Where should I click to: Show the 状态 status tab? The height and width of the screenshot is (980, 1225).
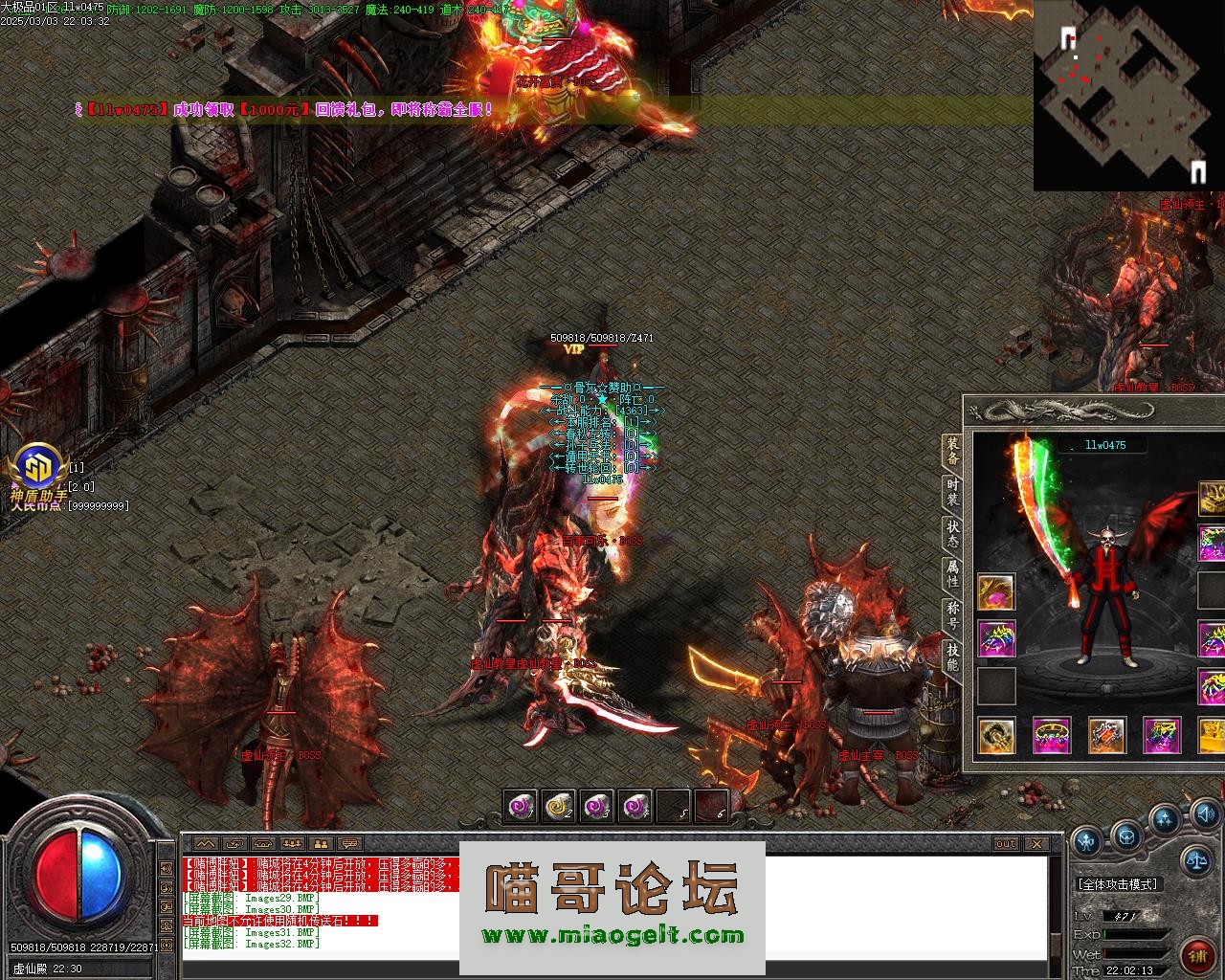(952, 534)
